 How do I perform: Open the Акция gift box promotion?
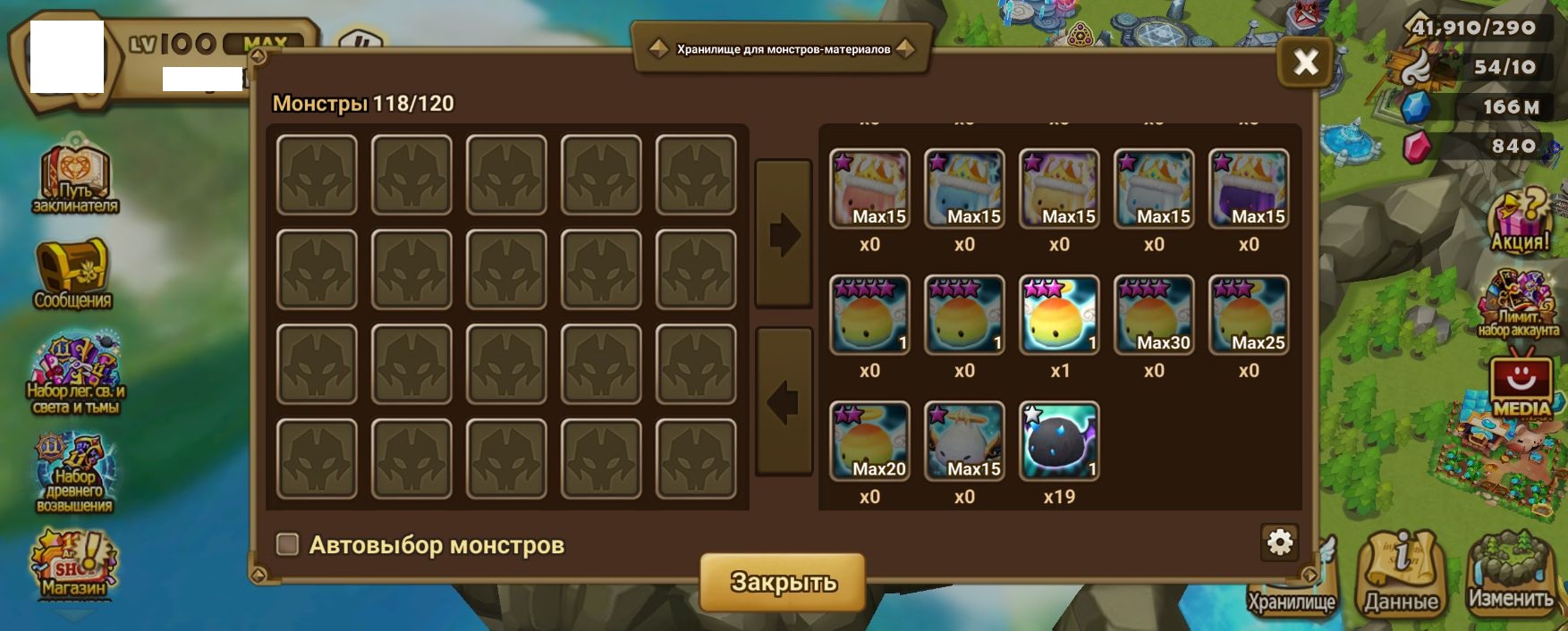1520,219
